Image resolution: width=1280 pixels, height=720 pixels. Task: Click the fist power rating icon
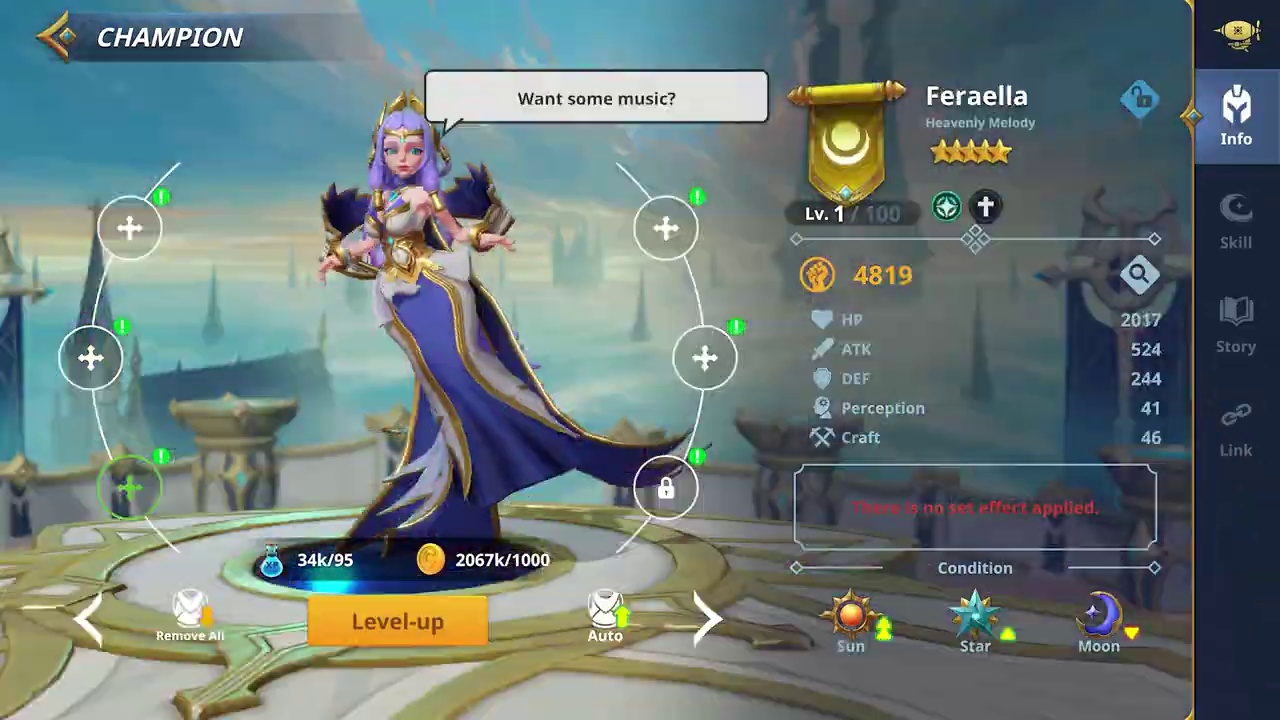(818, 275)
